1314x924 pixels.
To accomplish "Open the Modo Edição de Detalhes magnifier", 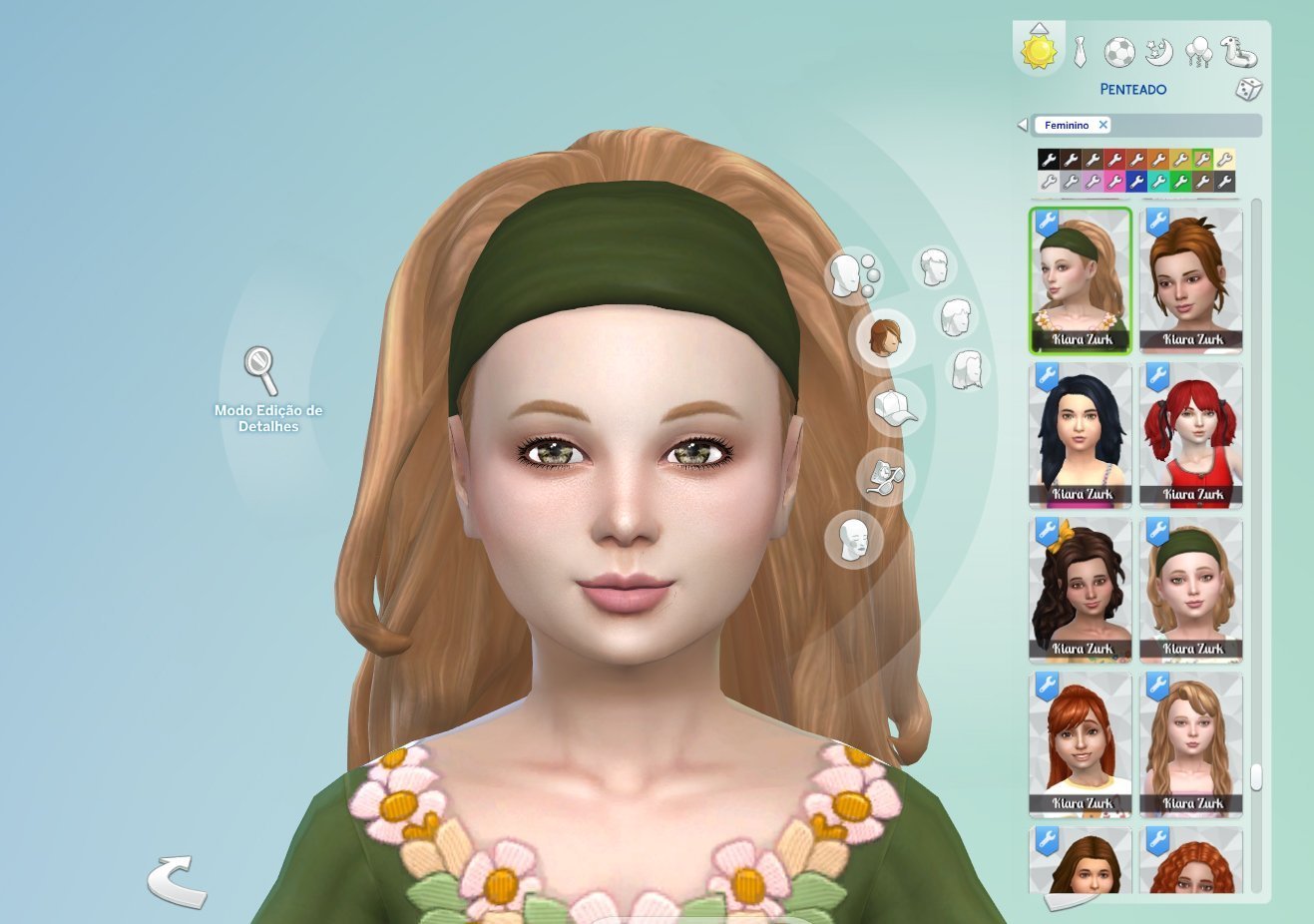I will (x=260, y=370).
